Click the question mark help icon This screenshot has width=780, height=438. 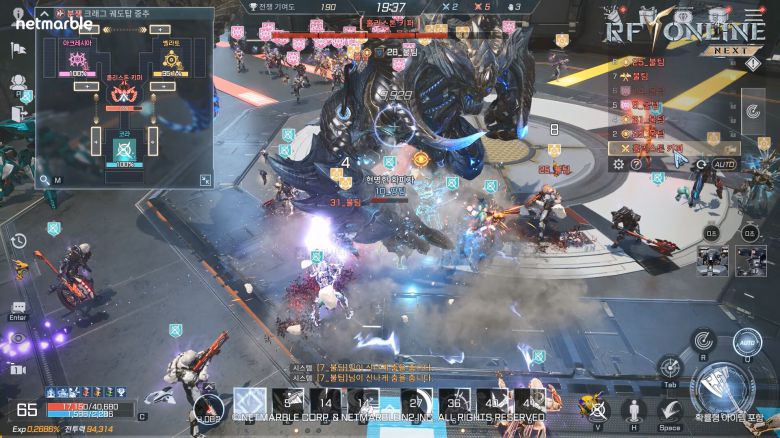pyautogui.click(x=636, y=164)
